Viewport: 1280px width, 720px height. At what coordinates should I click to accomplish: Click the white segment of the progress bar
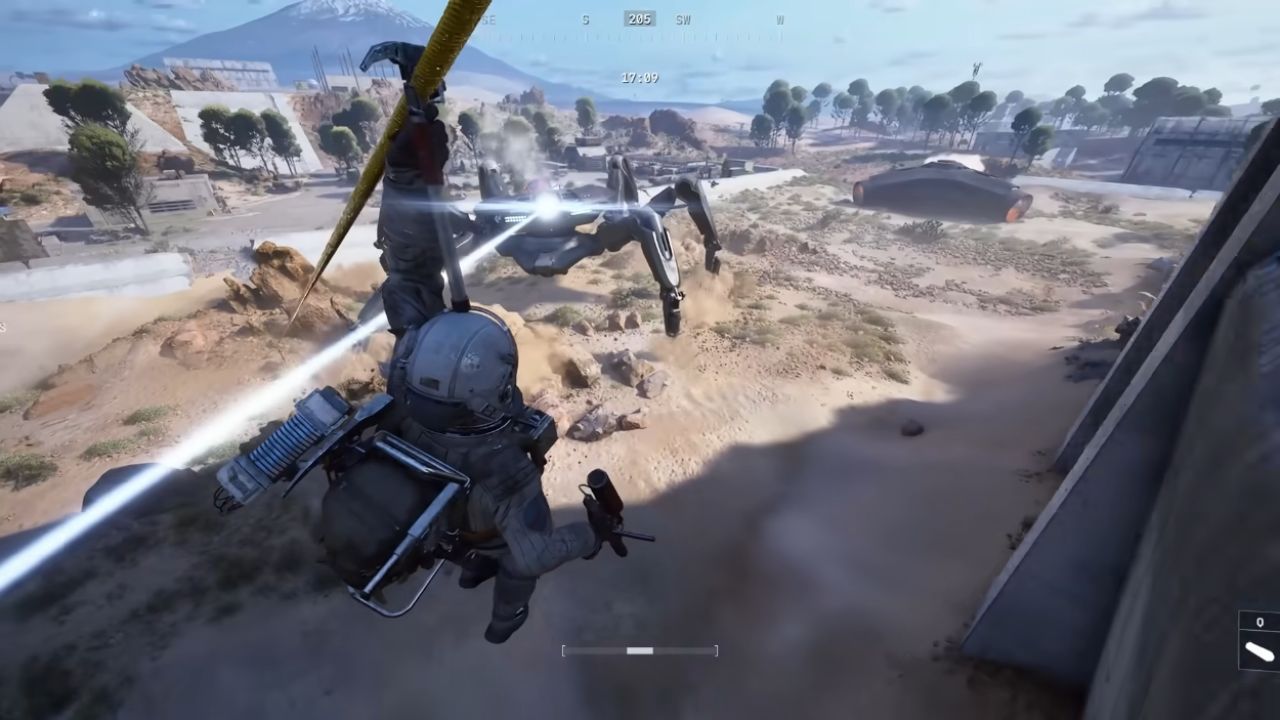(638, 650)
